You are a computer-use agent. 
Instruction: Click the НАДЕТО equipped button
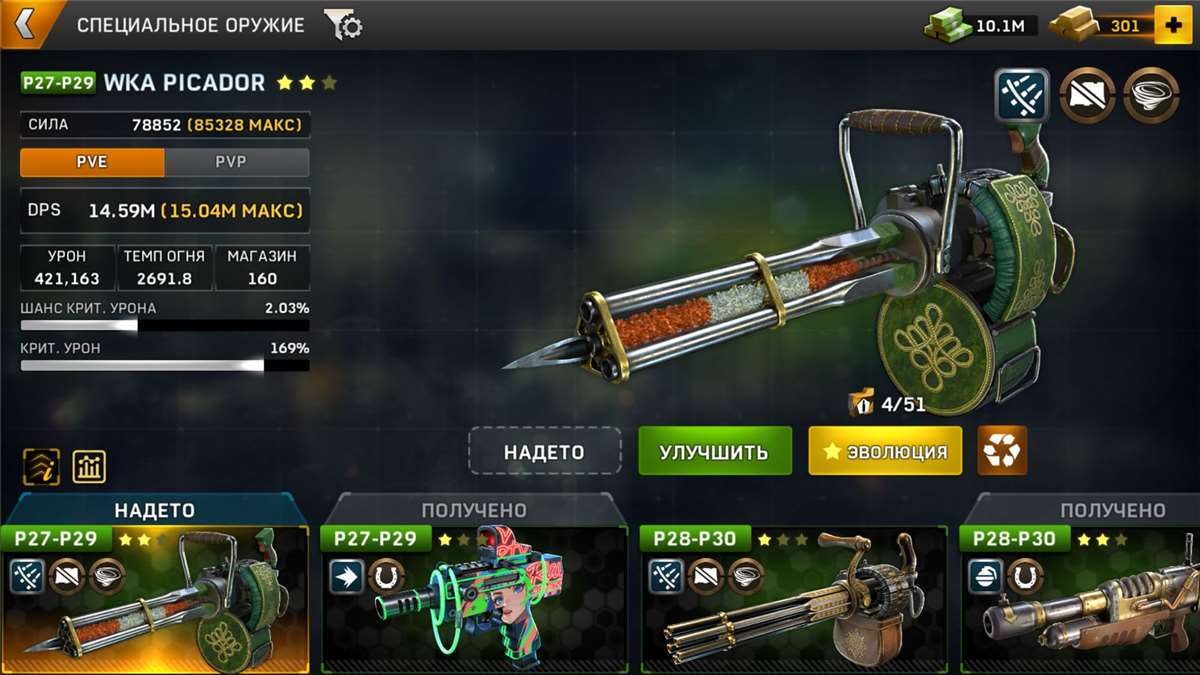pos(544,451)
